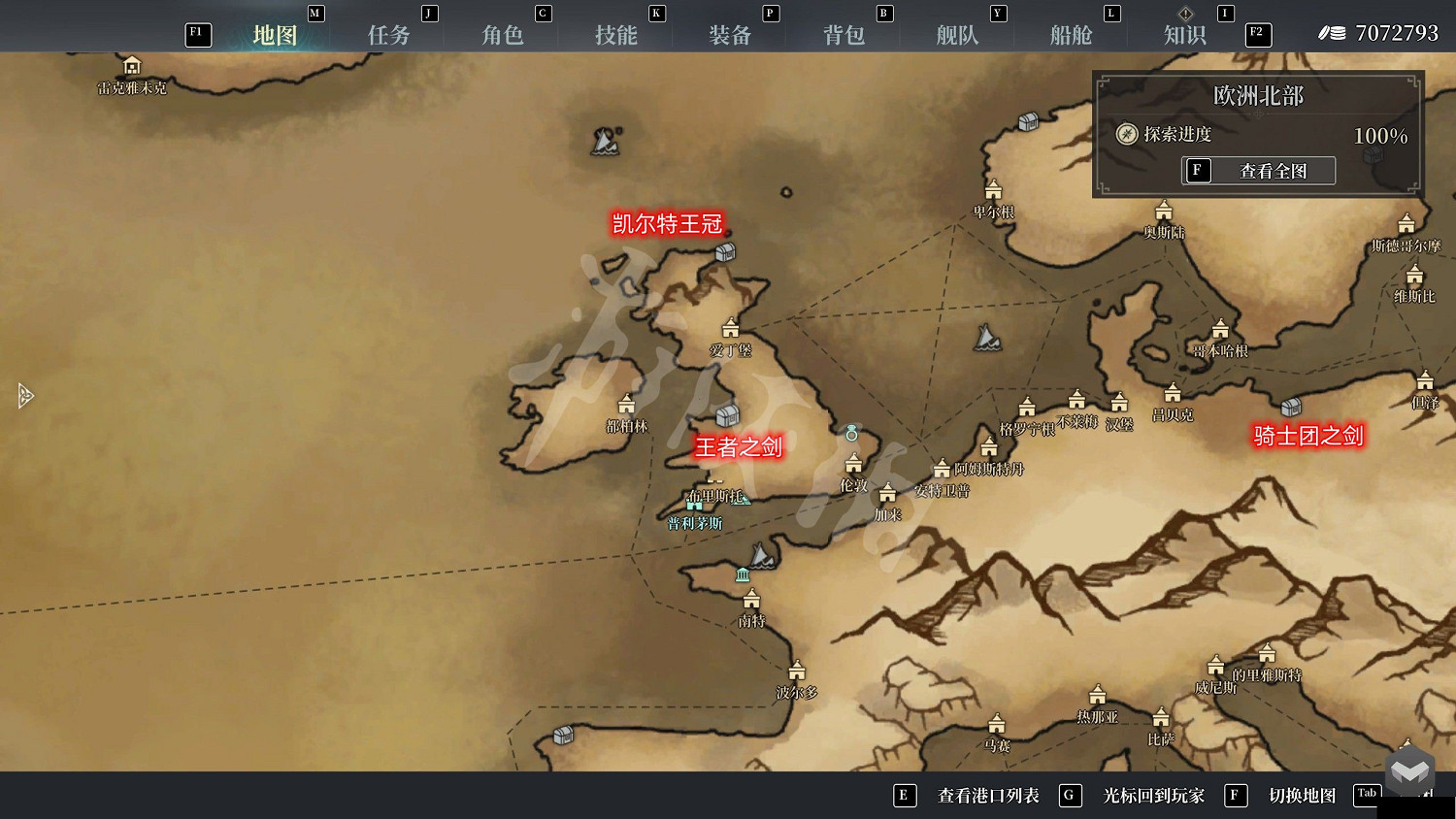Viewport: 1456px width, 819px height.
Task: Click 切换地图 in the bottom bar
Action: (1303, 796)
